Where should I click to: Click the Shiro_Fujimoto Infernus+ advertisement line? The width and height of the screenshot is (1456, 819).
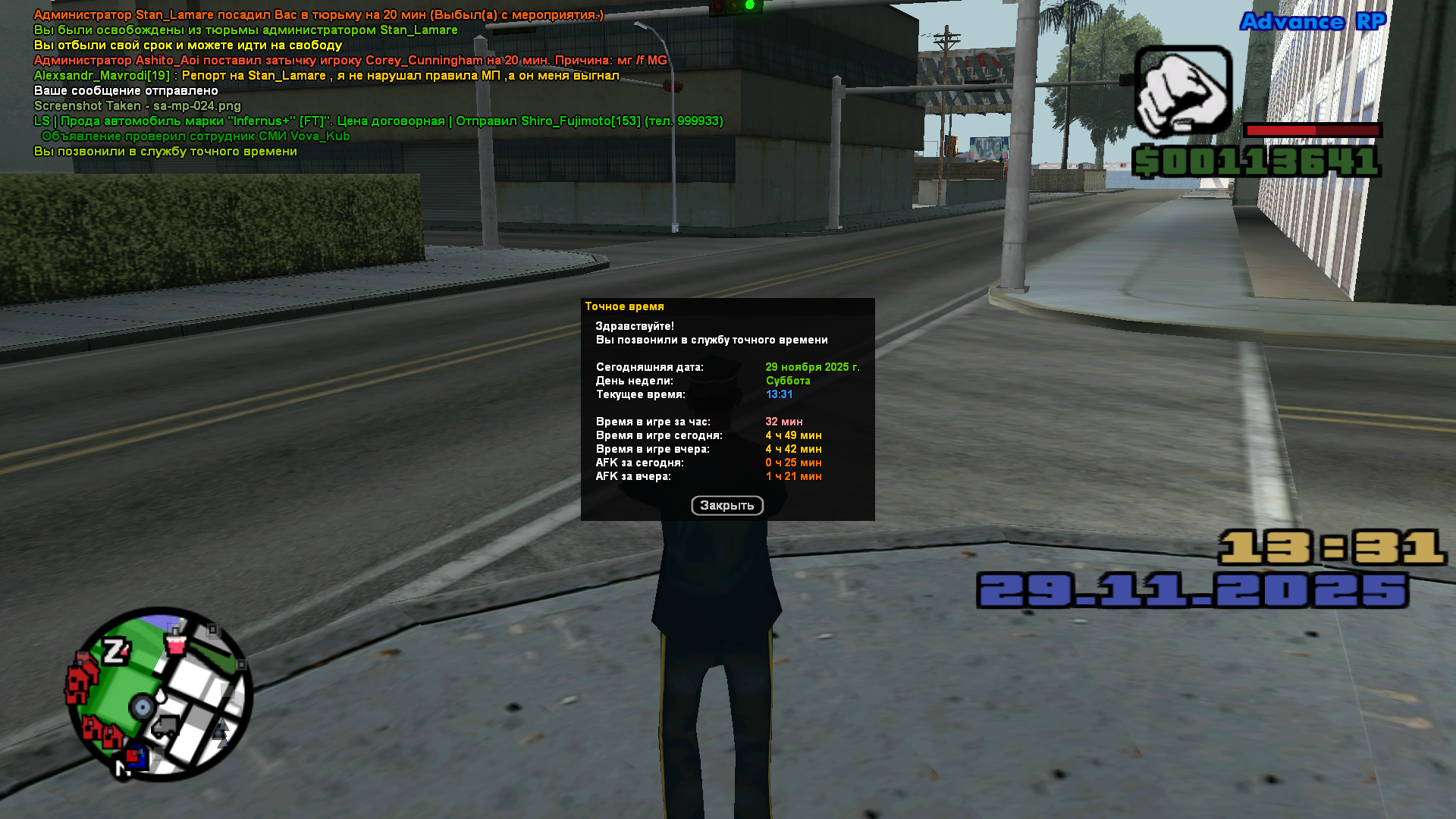tap(379, 121)
